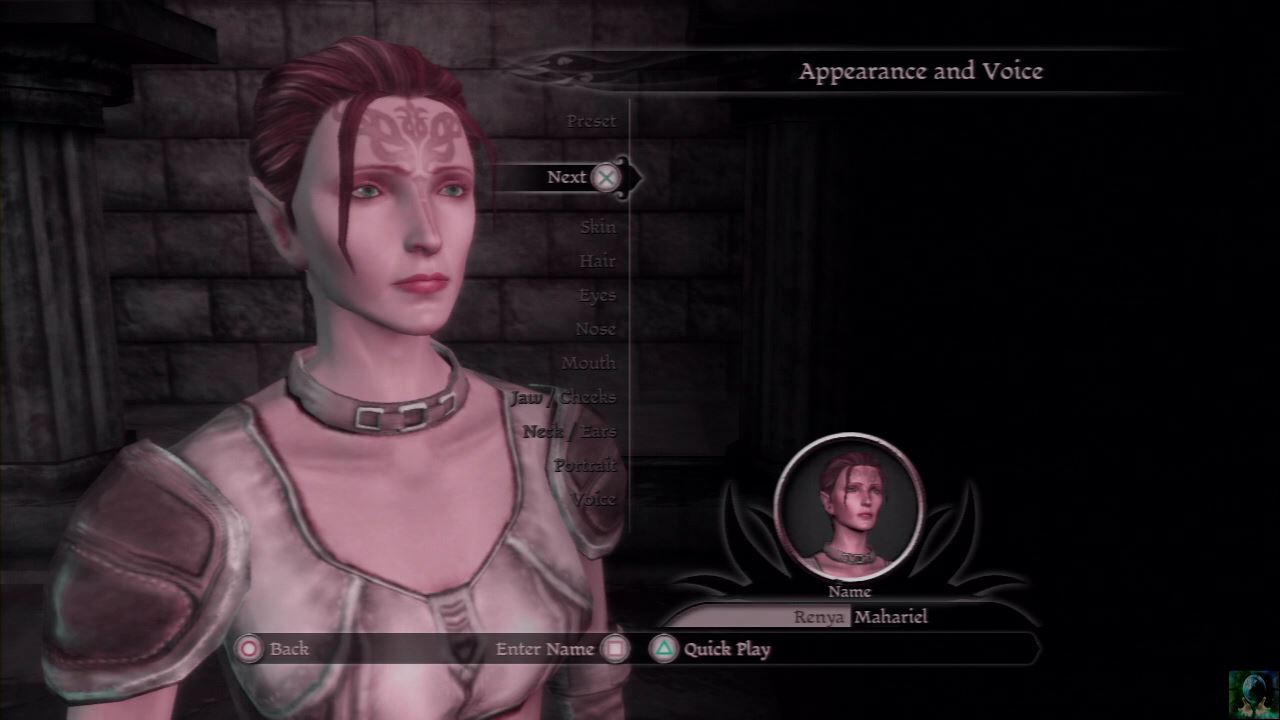Select Jaw / Cheeks category
Viewport: 1280px width, 720px height.
pos(563,397)
